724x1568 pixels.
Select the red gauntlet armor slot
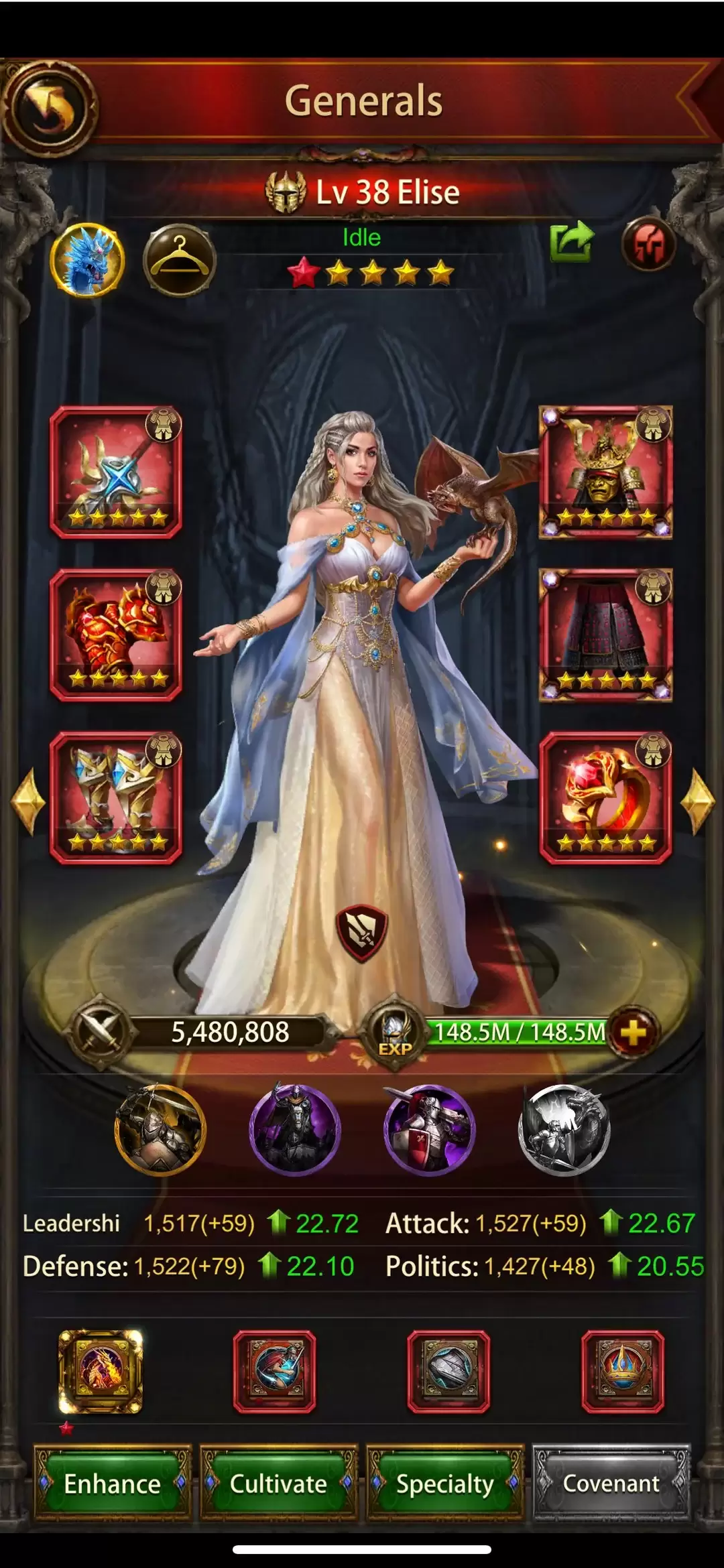116,635
